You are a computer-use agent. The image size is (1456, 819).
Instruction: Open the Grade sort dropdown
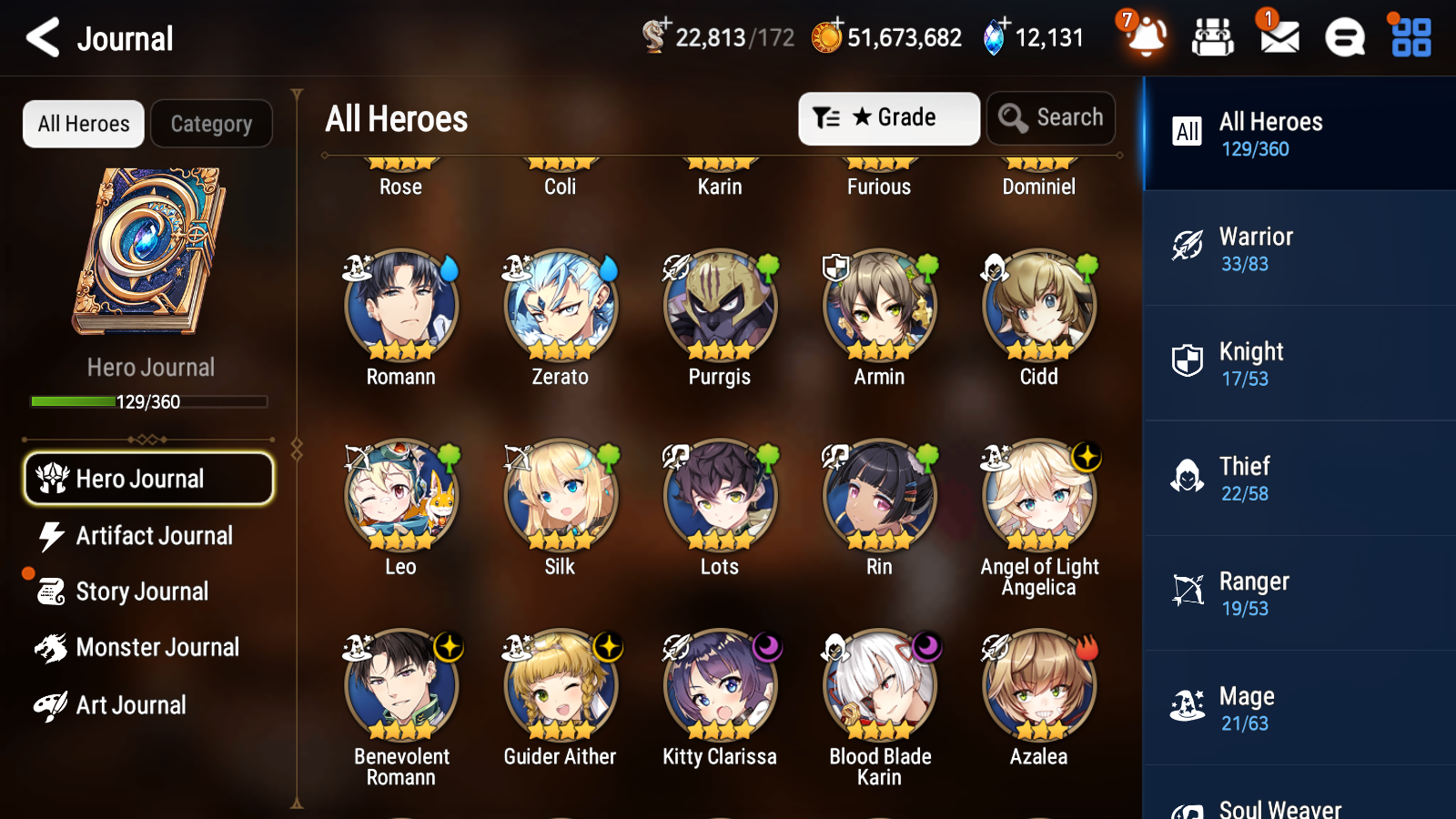888,117
